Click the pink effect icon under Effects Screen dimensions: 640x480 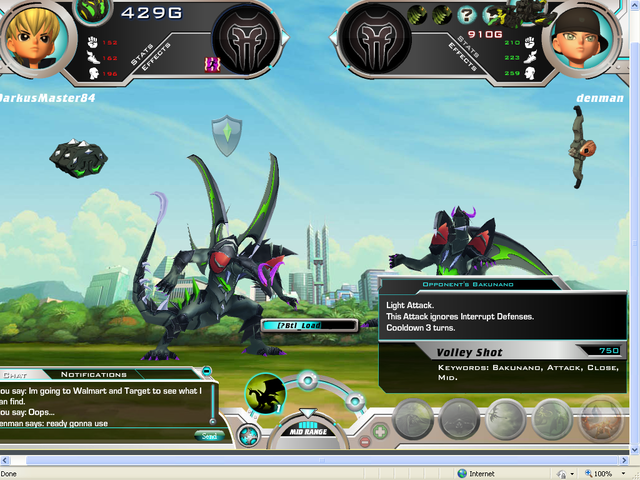[212, 63]
